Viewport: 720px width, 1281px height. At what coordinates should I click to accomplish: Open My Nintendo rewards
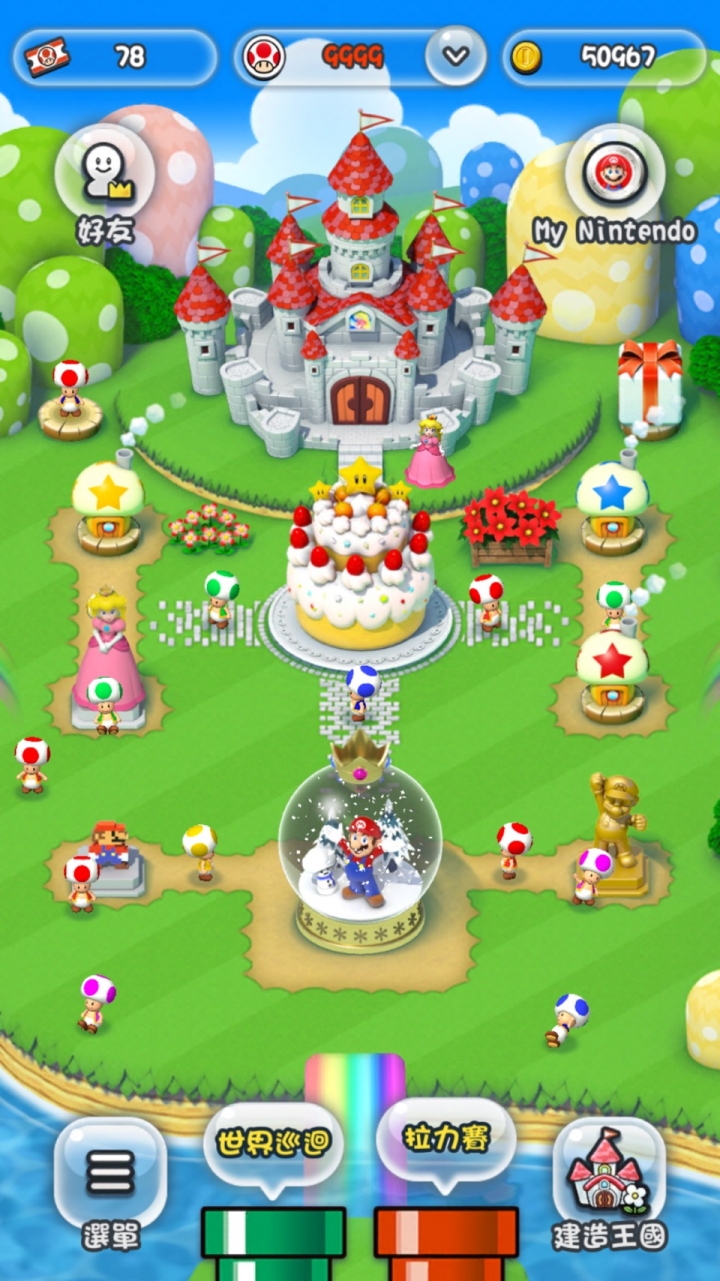point(614,174)
